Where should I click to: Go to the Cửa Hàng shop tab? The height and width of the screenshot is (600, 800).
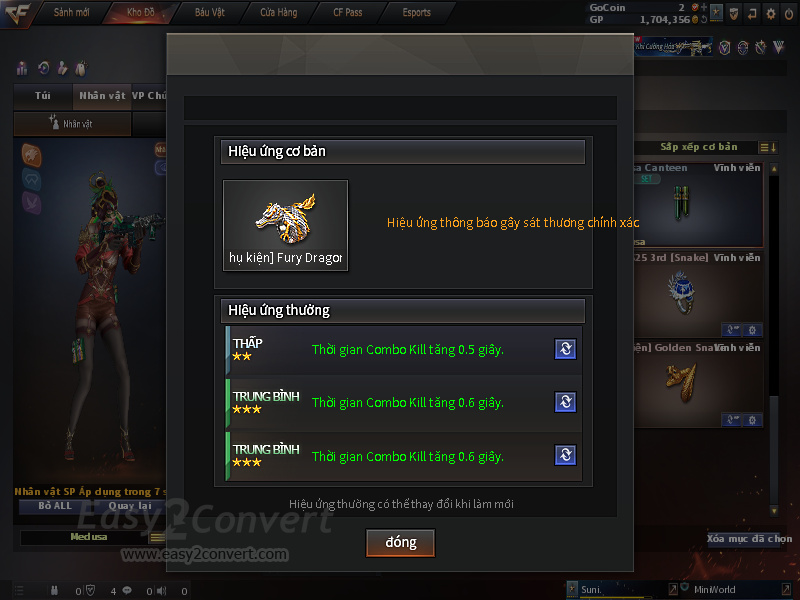278,12
